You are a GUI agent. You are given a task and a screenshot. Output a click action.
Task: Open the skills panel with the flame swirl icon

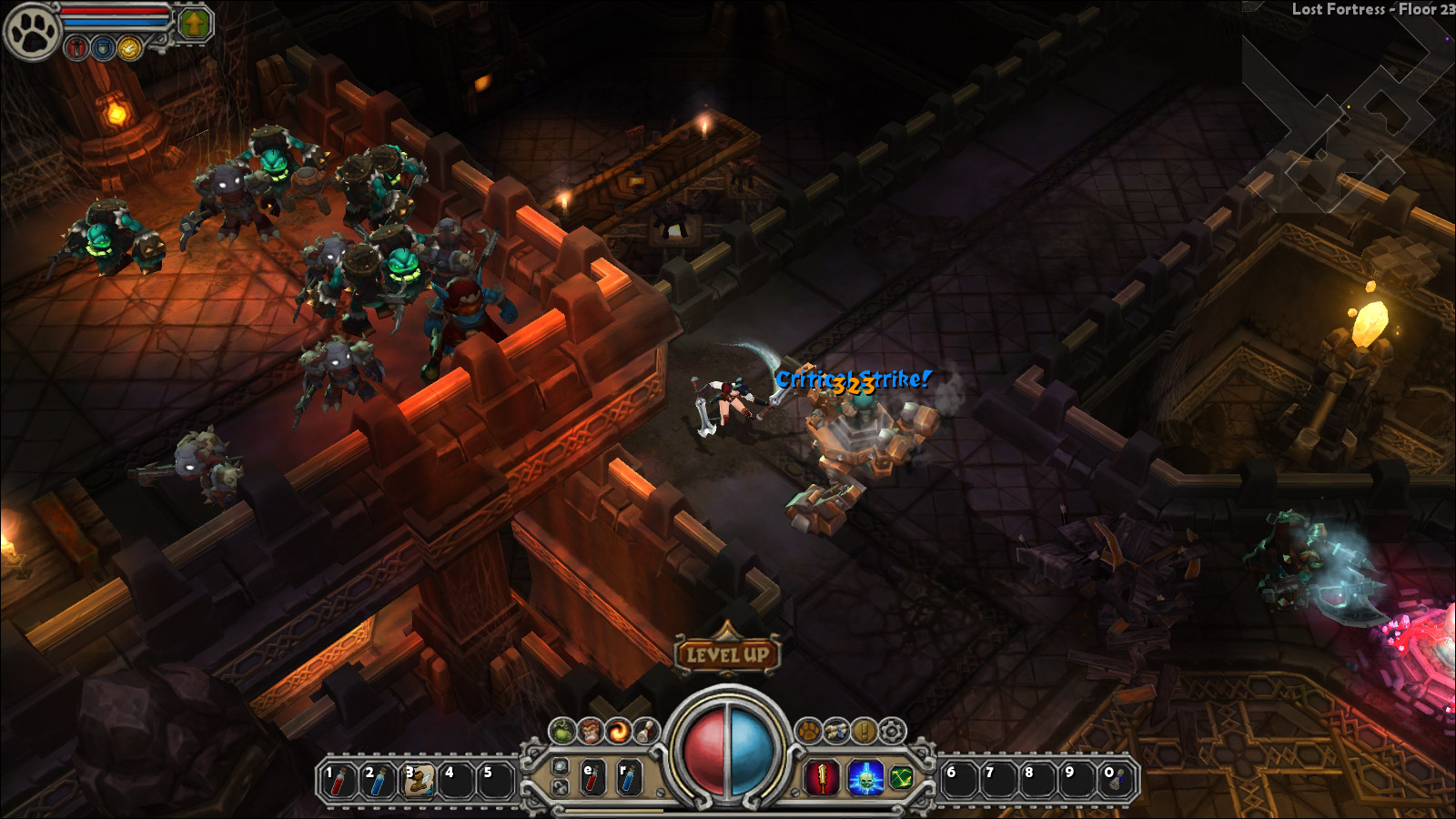pyautogui.click(x=619, y=731)
